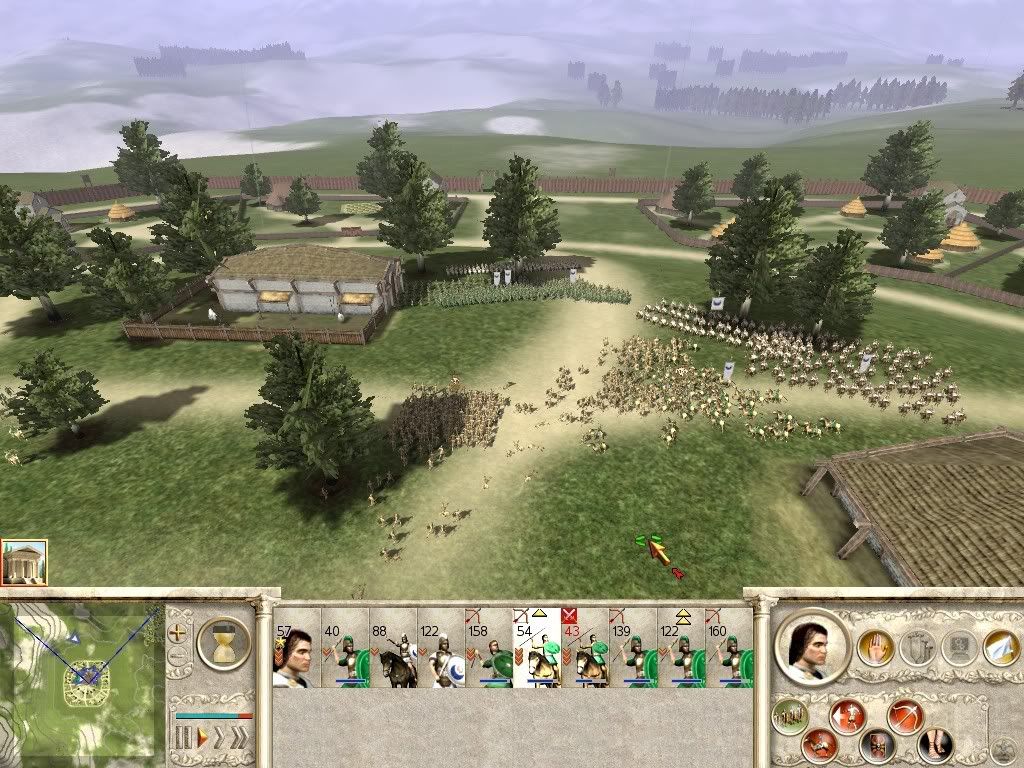Screen dimensions: 1024x768
Task: Set battle speed to triple fast-forward
Action: pyautogui.click(x=241, y=739)
